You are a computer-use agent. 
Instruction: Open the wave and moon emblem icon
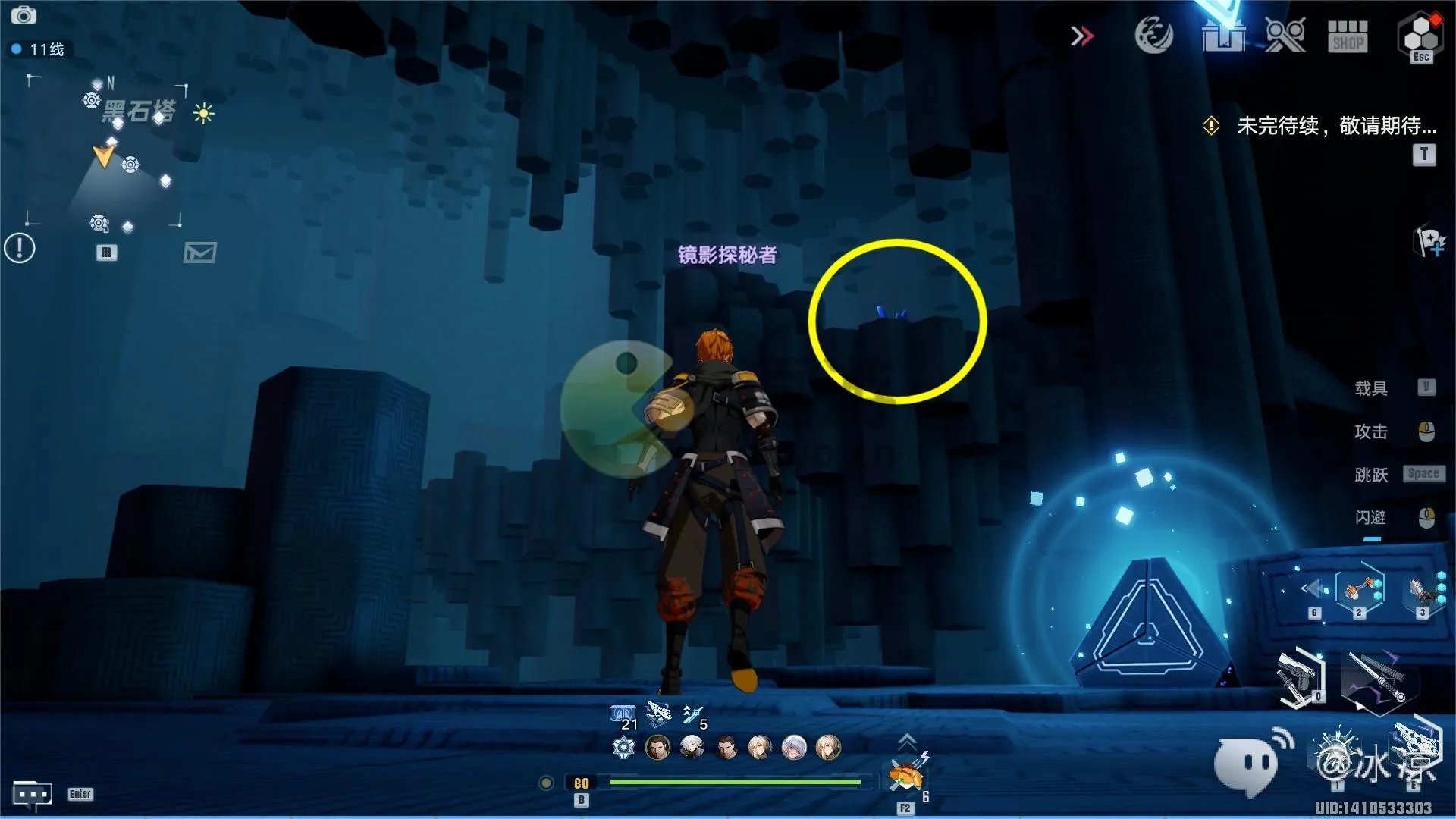click(1153, 36)
